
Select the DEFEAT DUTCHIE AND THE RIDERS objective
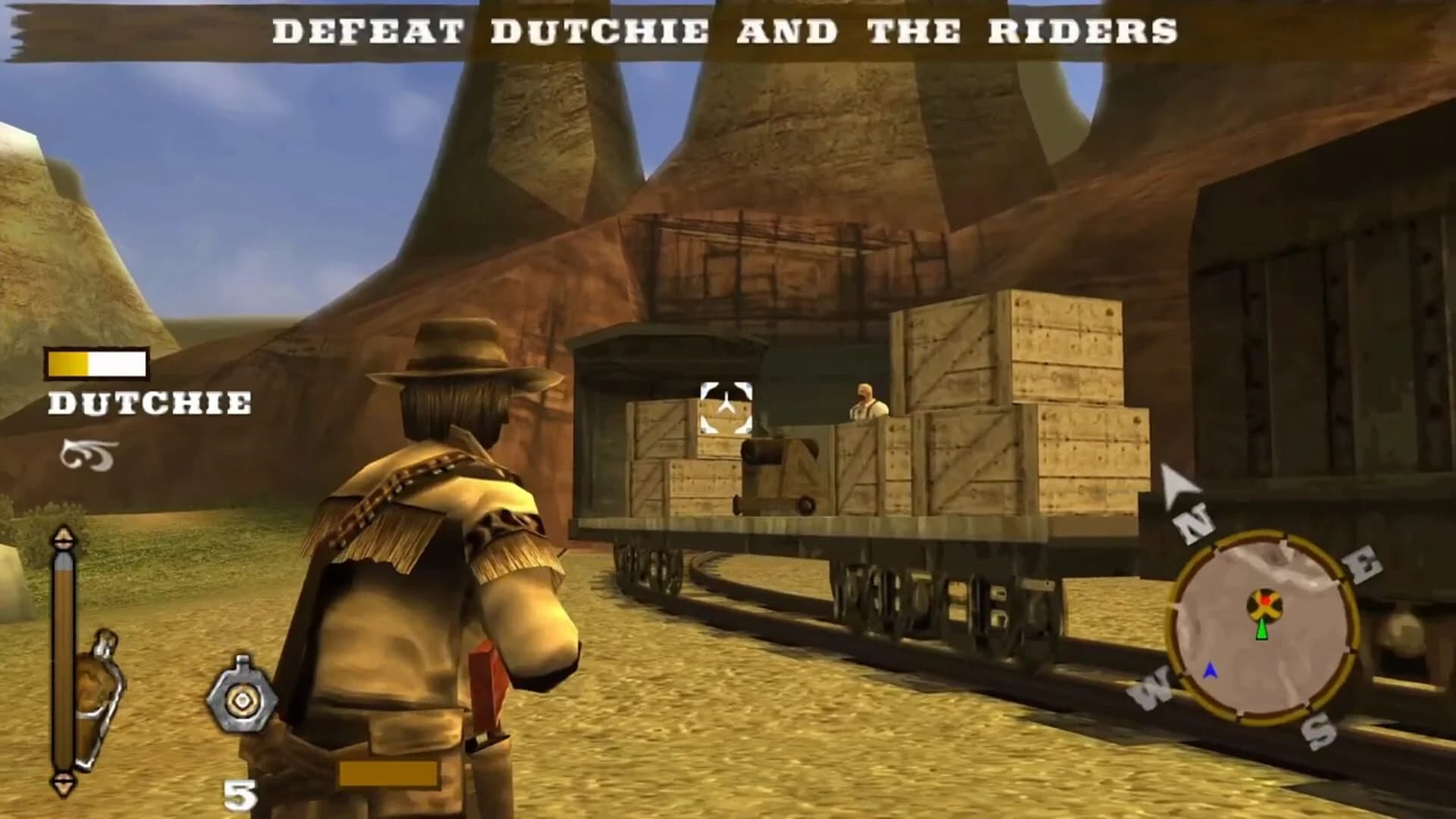726,32
